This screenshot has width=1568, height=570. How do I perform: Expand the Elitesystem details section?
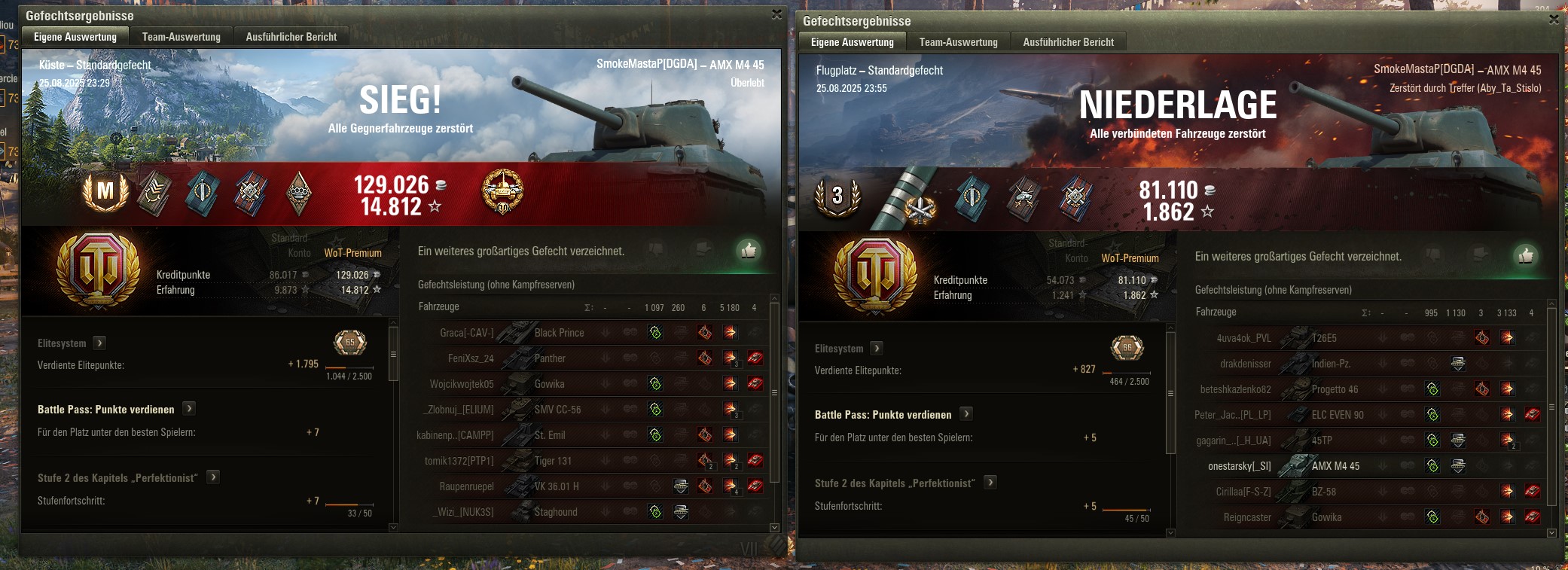click(99, 343)
